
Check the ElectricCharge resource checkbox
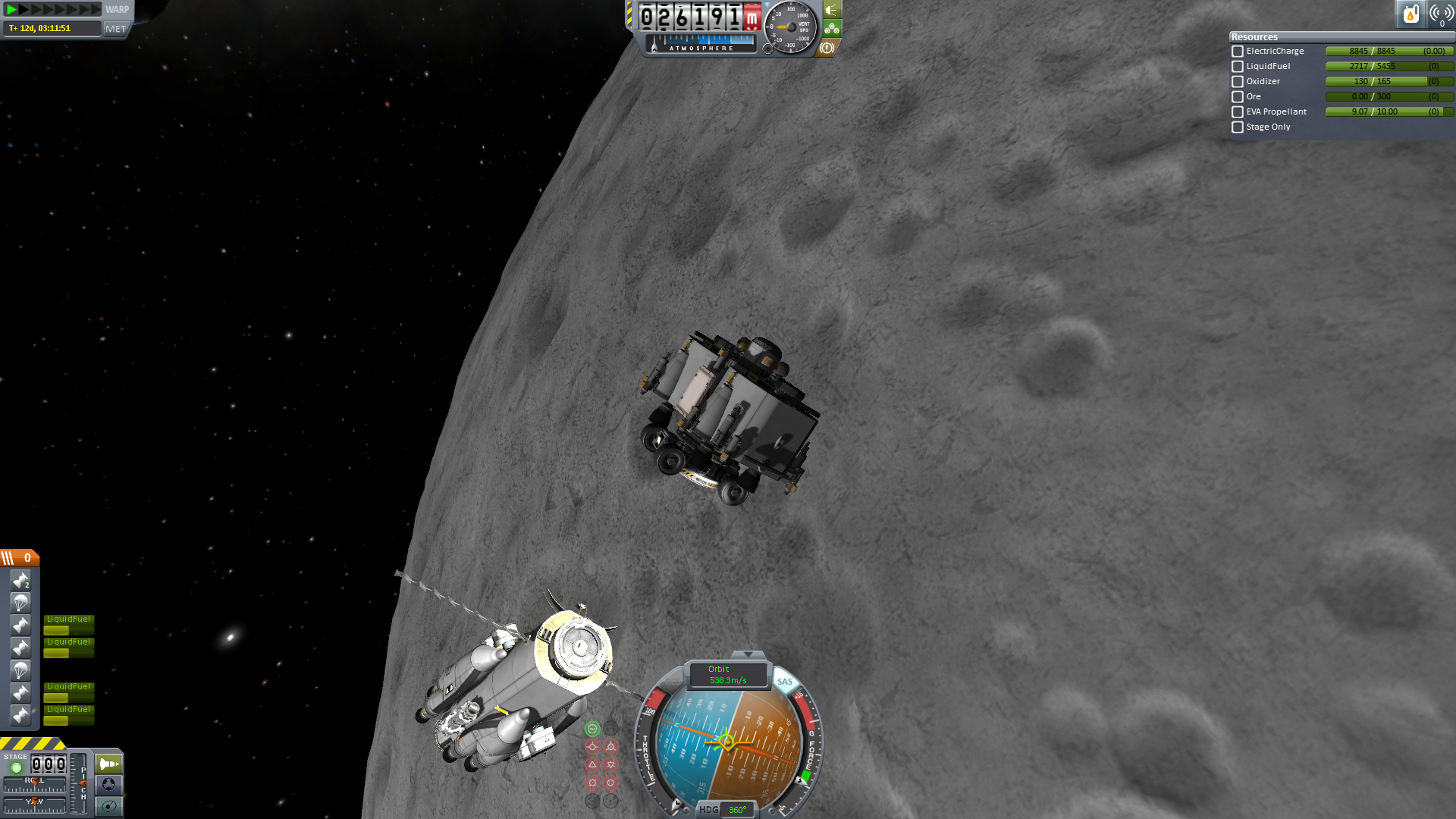pos(1238,52)
